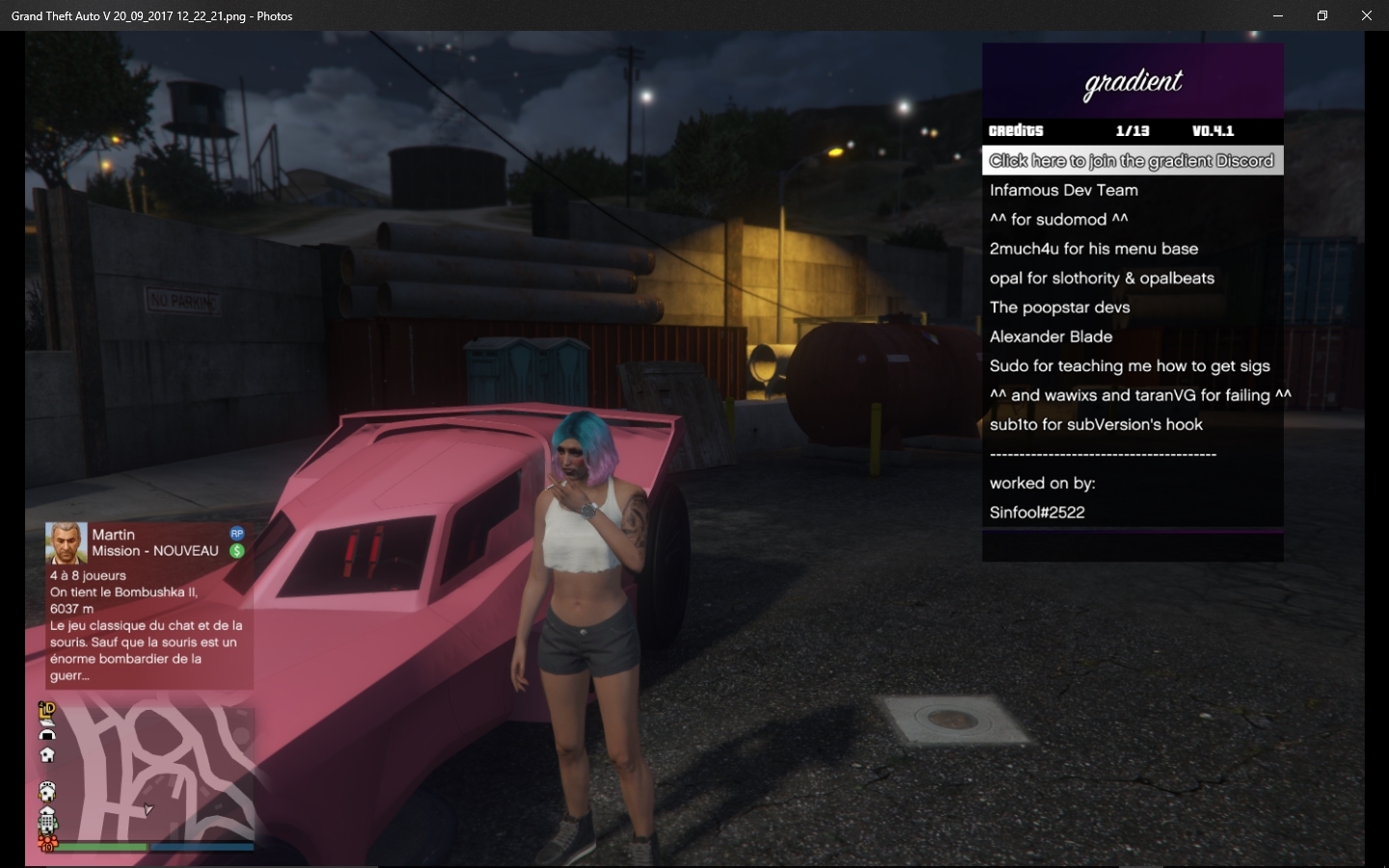This screenshot has width=1389, height=868.
Task: Open the Martin mission notification
Action: pyautogui.click(x=149, y=604)
